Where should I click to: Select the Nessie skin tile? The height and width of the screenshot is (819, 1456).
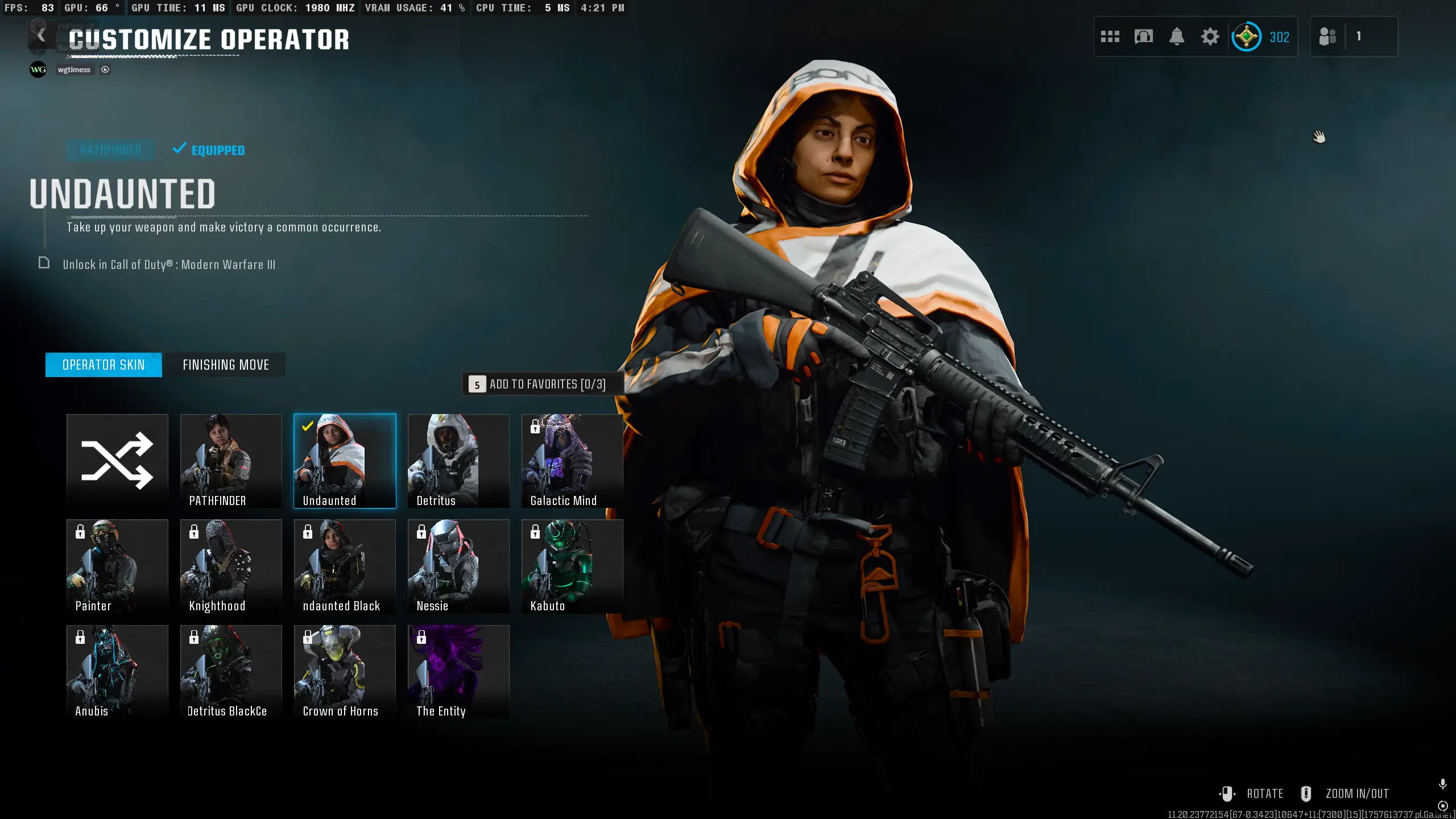click(x=458, y=566)
